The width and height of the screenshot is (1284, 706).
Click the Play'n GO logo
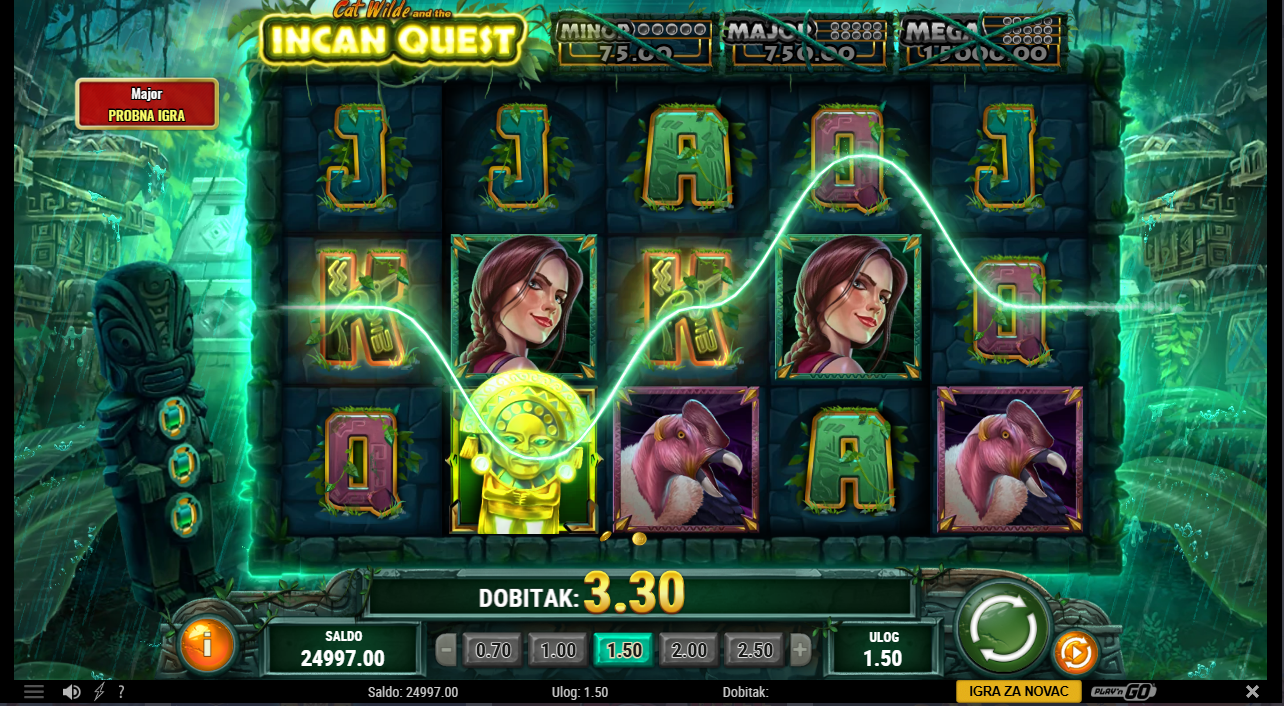(1123, 692)
